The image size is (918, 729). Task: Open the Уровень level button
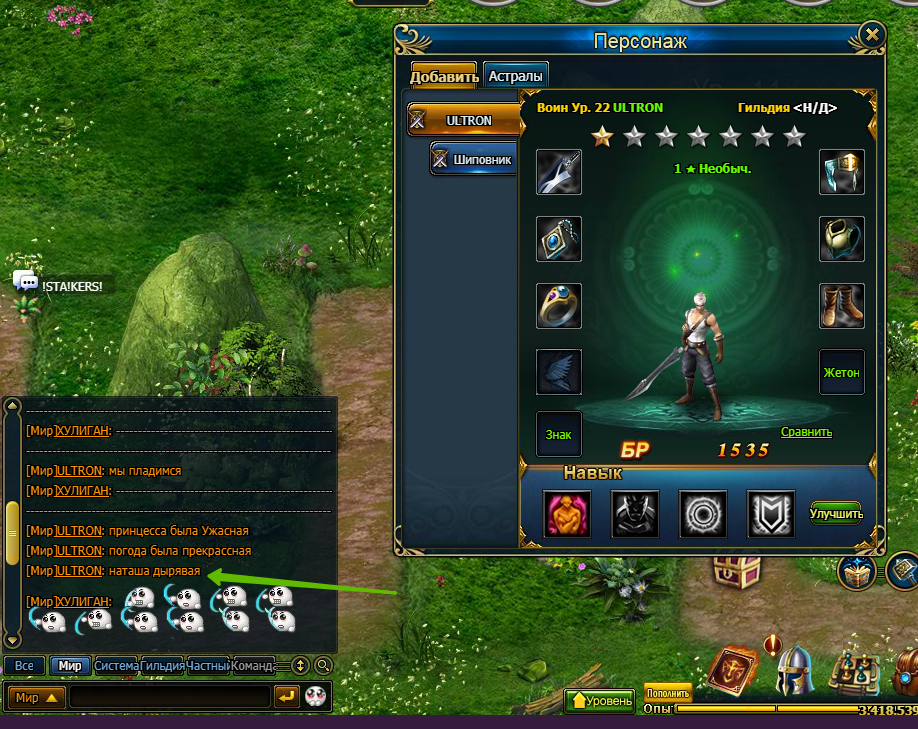click(x=601, y=701)
